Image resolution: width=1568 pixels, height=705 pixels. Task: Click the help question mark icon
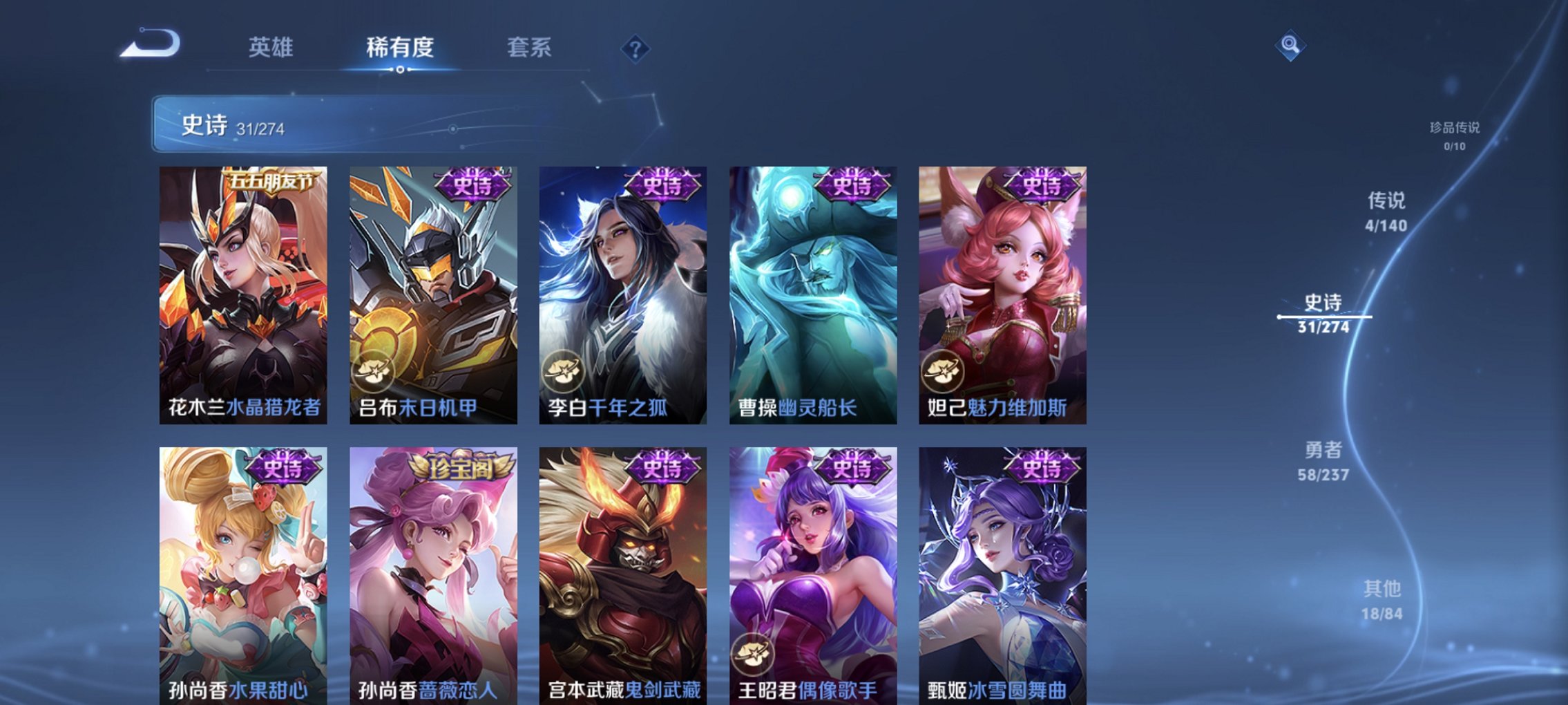click(636, 49)
